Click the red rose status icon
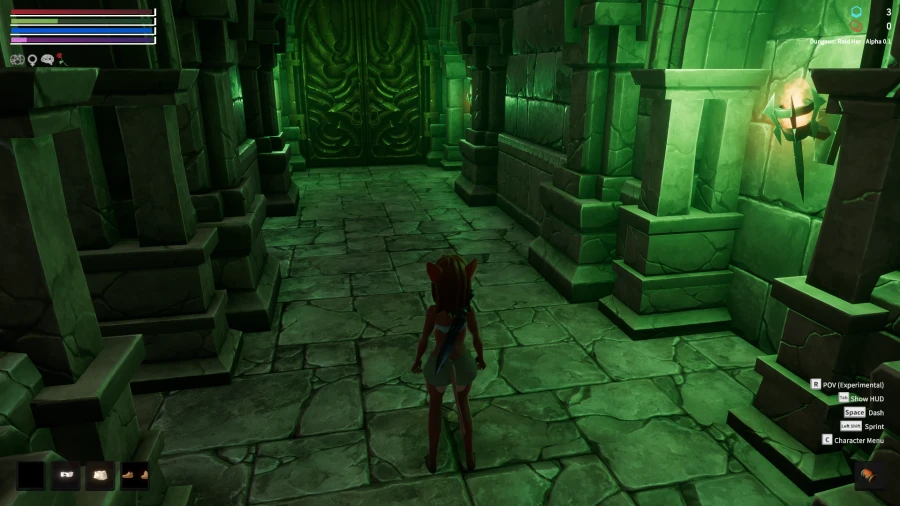Viewport: 900px width, 506px height. pyautogui.click(x=60, y=59)
